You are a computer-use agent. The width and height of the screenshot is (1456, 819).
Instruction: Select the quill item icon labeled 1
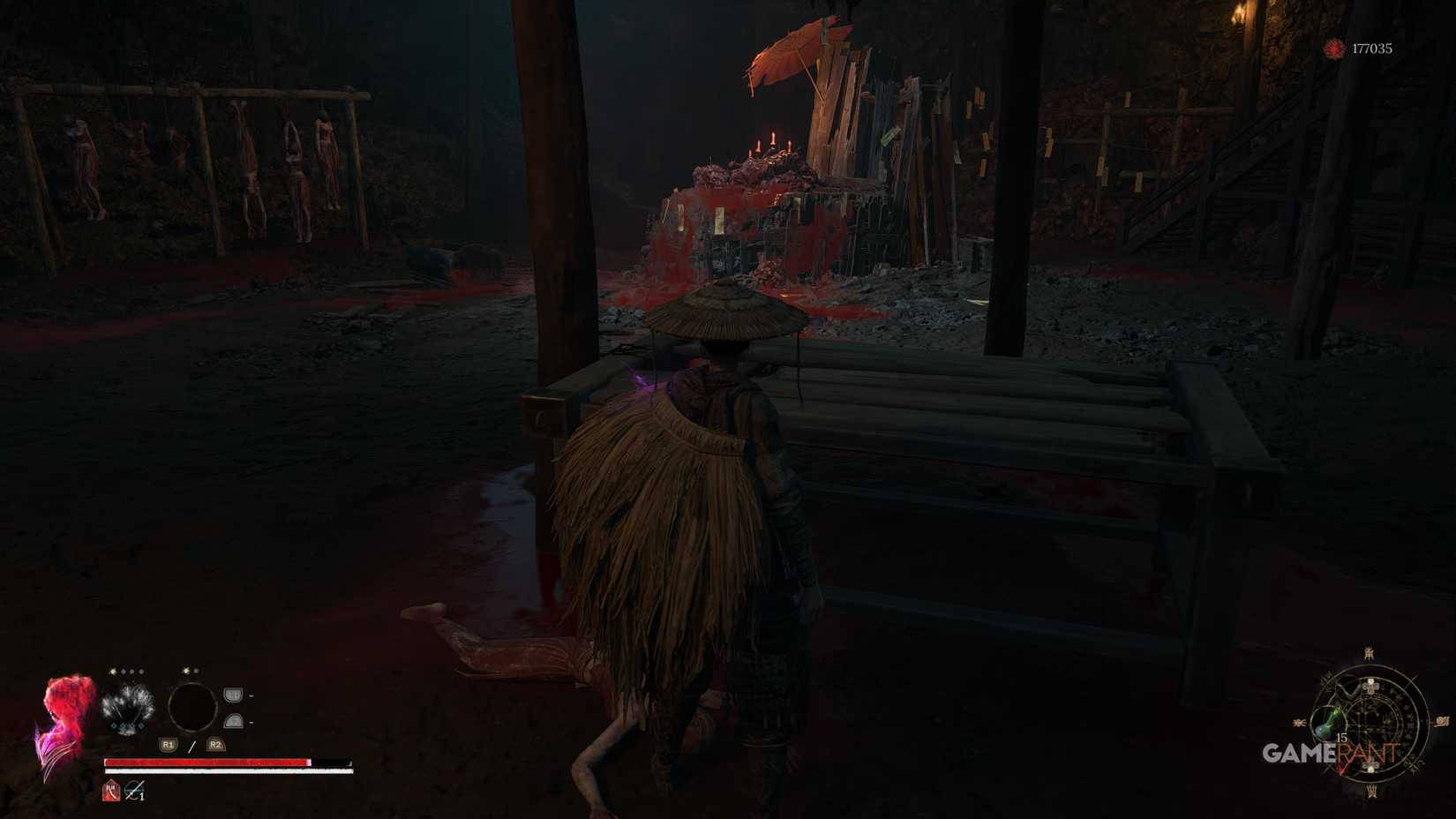click(134, 791)
